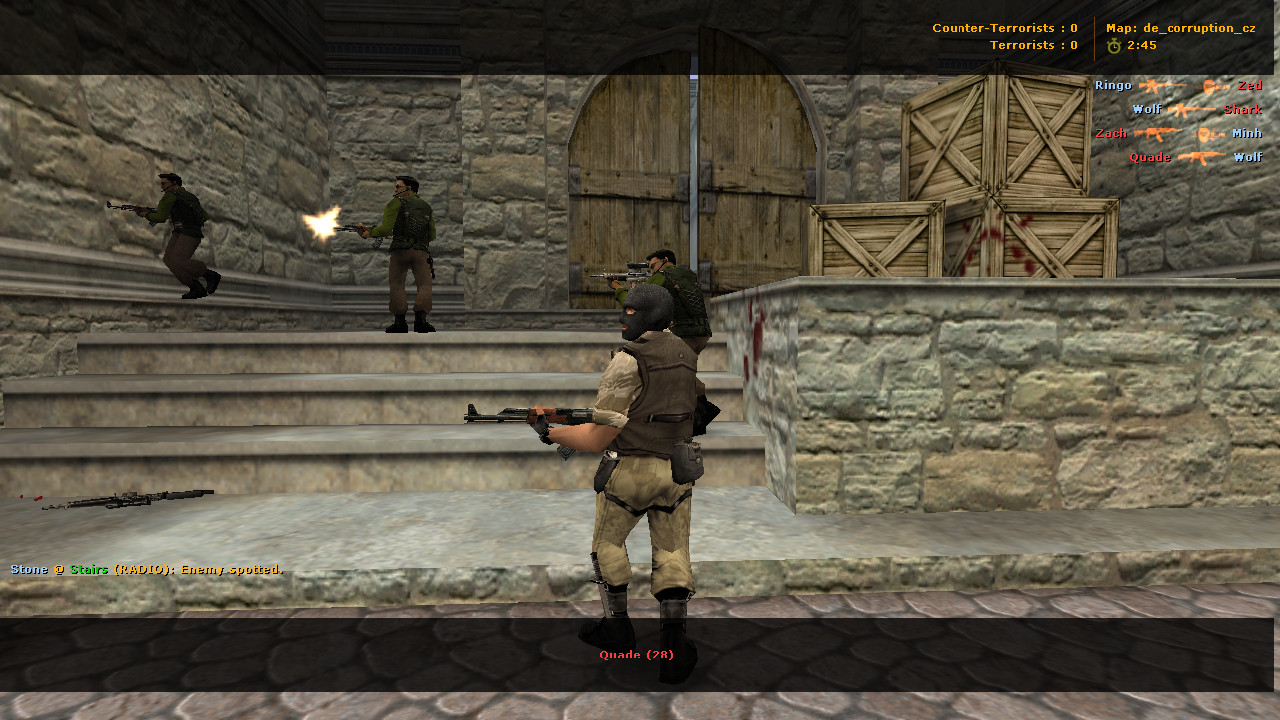Image resolution: width=1280 pixels, height=720 pixels.
Task: Click the name Zach in the kill feed
Action: 1110,134
